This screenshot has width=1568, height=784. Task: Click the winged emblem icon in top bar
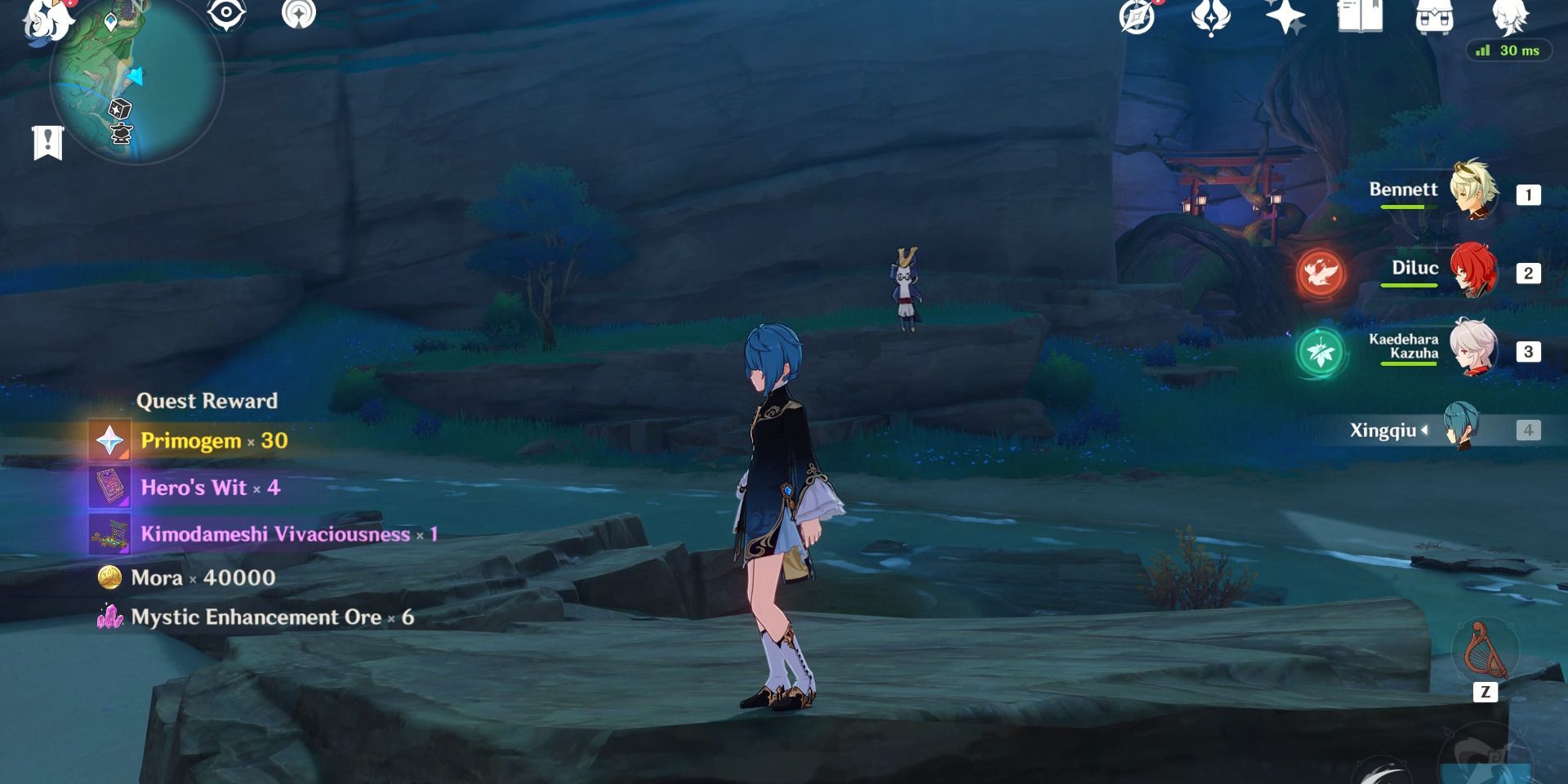pos(1211,18)
